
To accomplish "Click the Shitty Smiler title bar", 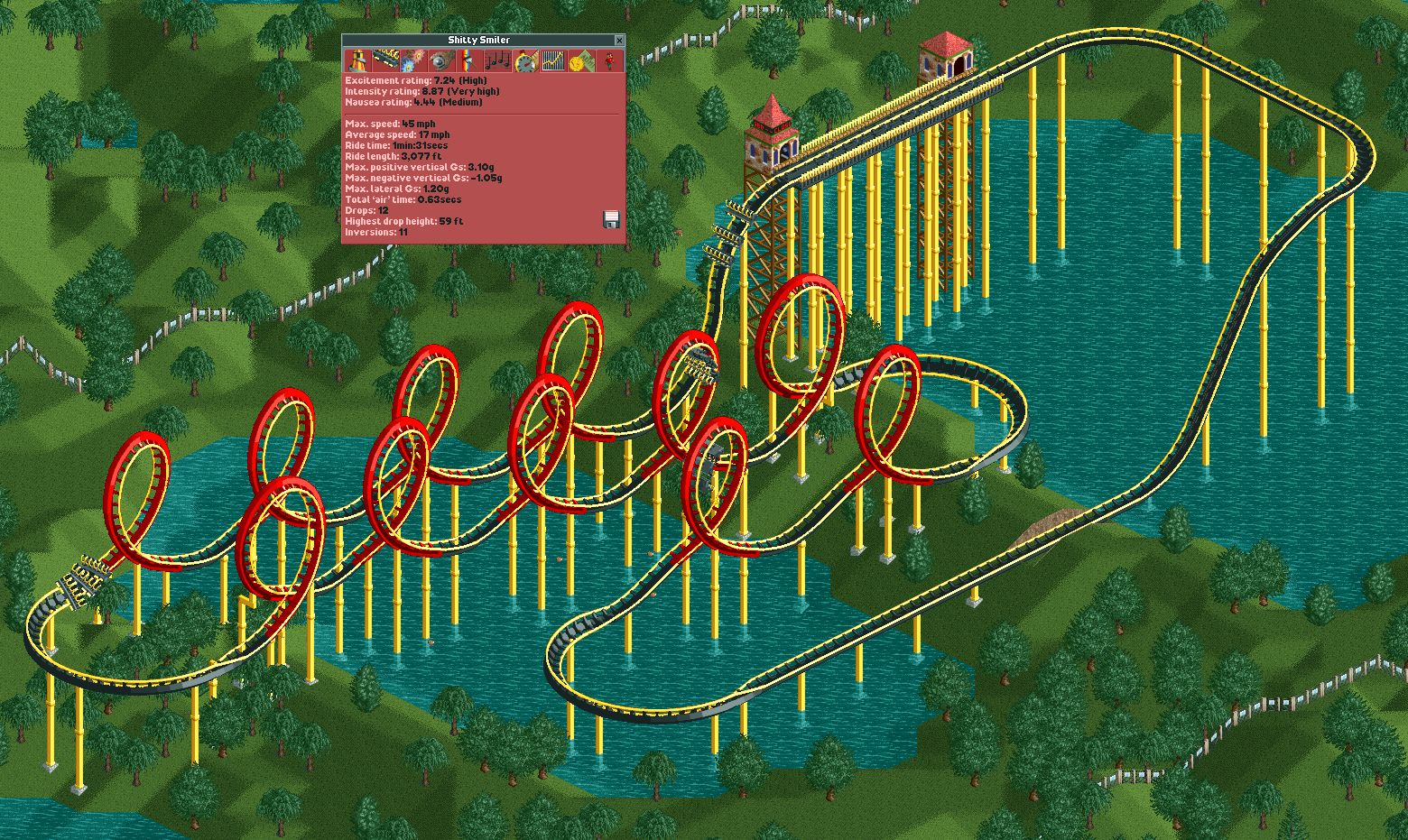I will [x=478, y=40].
